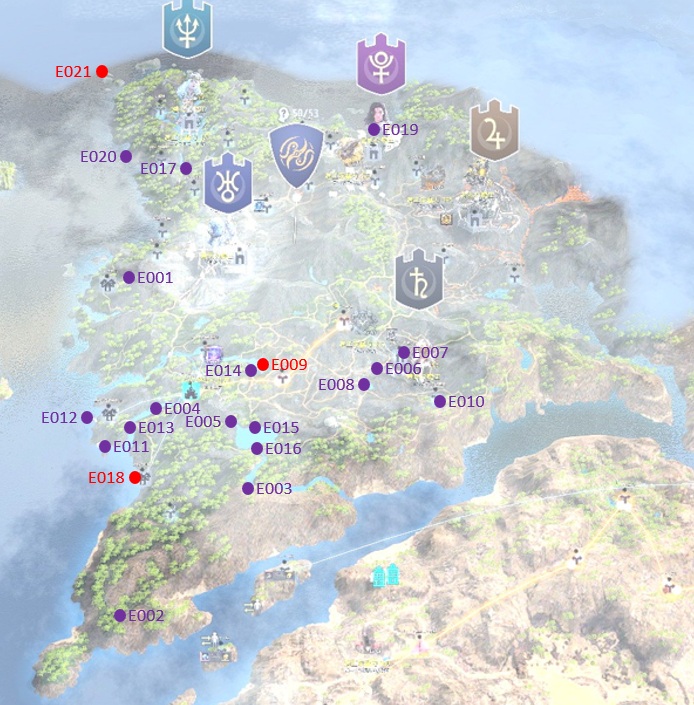This screenshot has width=694, height=705.
Task: Select map marker E020
Action: [126, 156]
